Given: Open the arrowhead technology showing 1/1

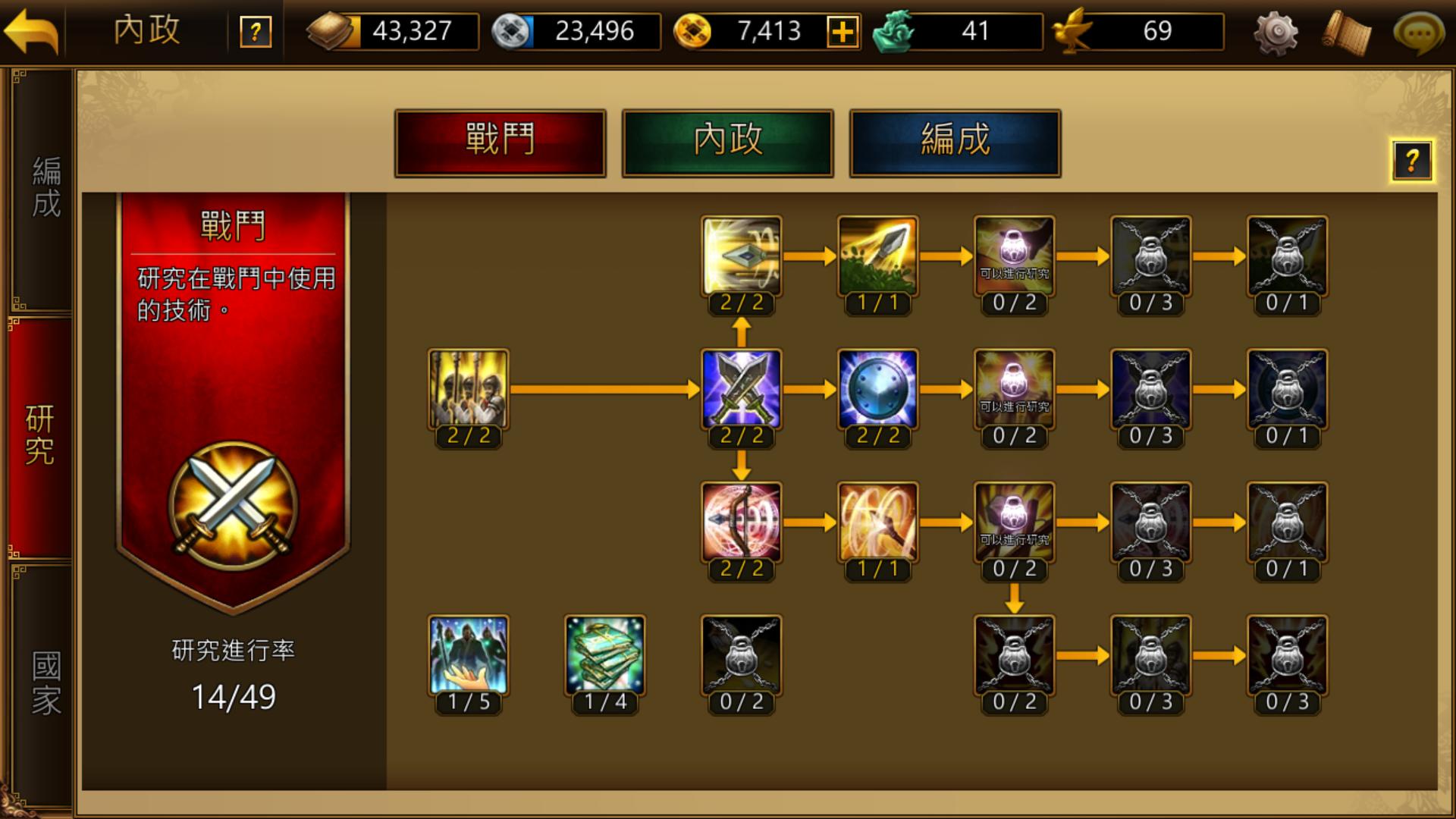Looking at the screenshot, I should 878,256.
